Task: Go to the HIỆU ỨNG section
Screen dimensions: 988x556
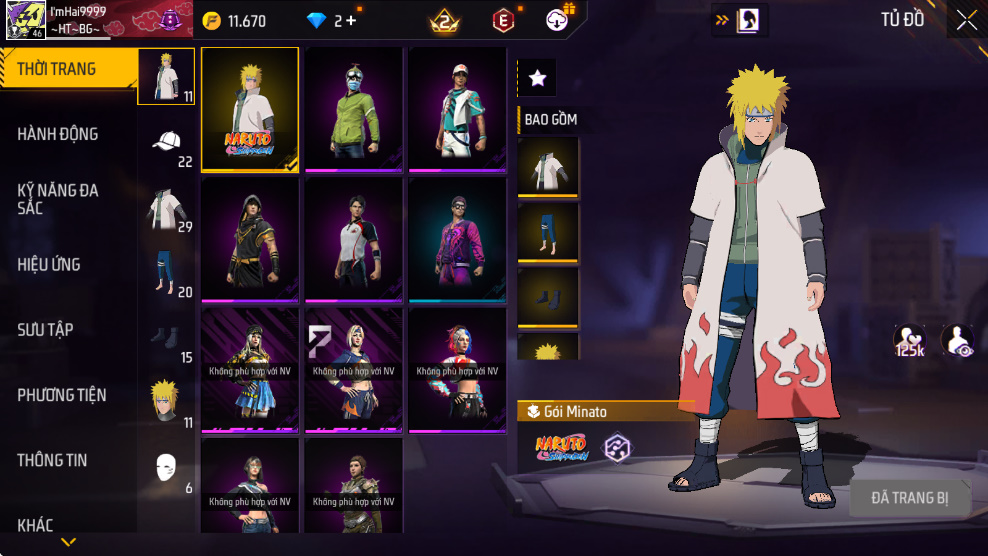Action: click(x=49, y=265)
